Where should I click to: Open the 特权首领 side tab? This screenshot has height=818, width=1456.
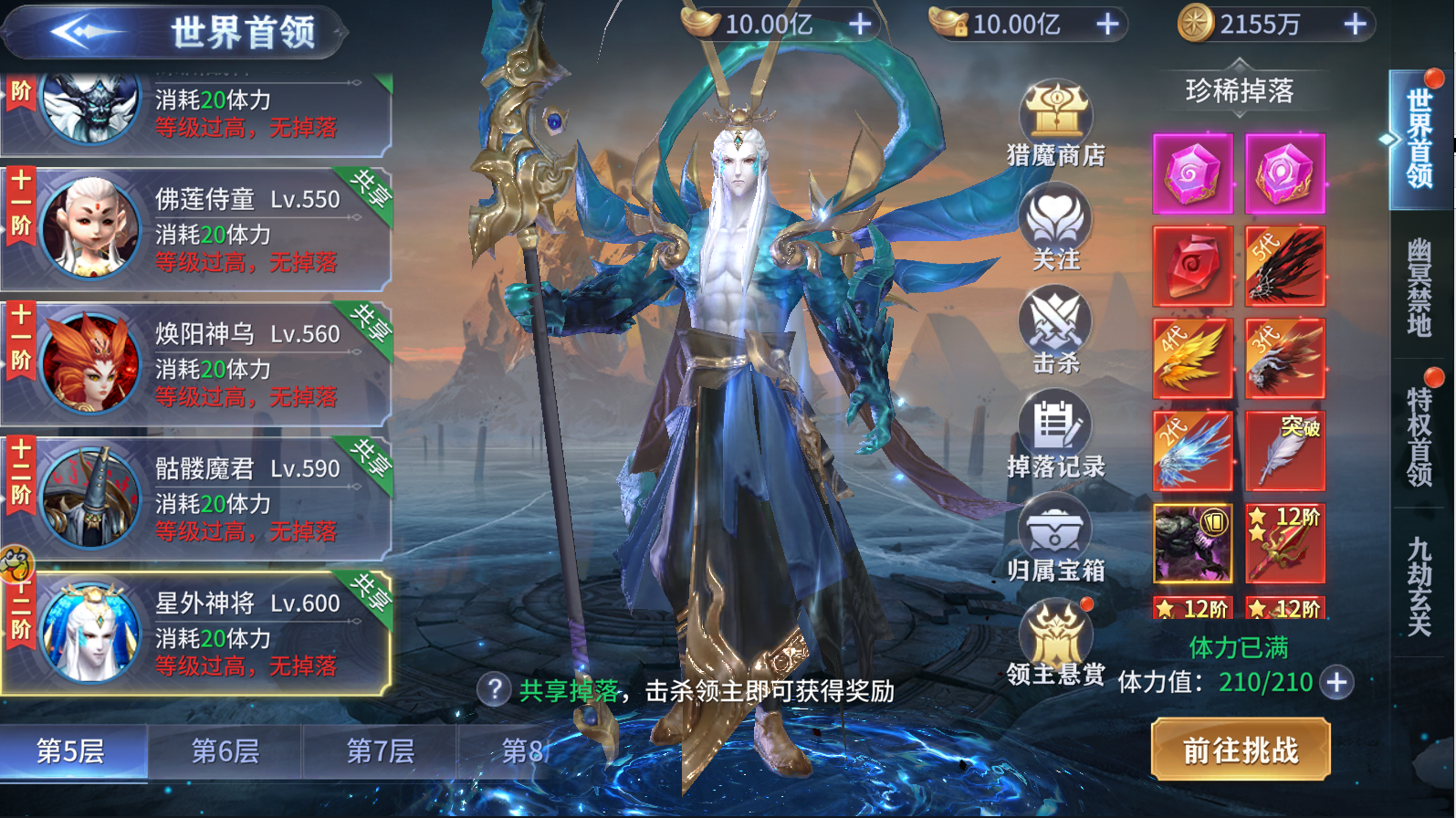tap(1419, 435)
